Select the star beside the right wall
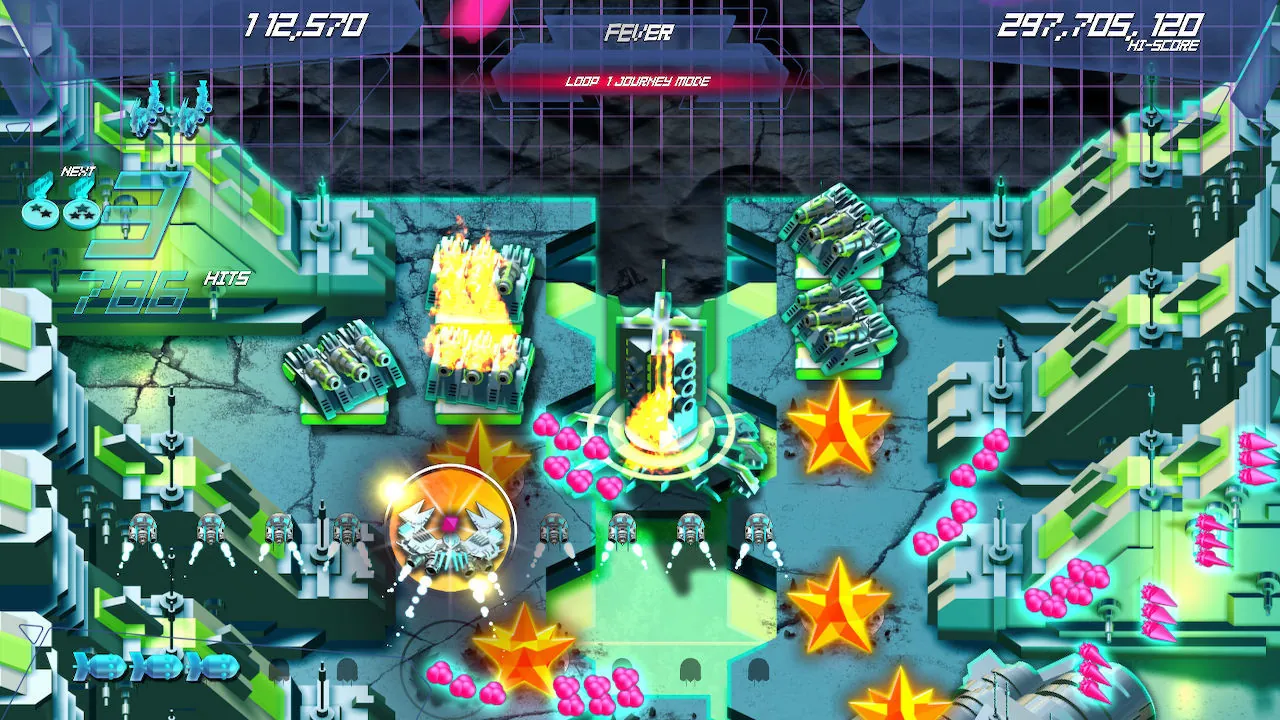 pos(838,610)
